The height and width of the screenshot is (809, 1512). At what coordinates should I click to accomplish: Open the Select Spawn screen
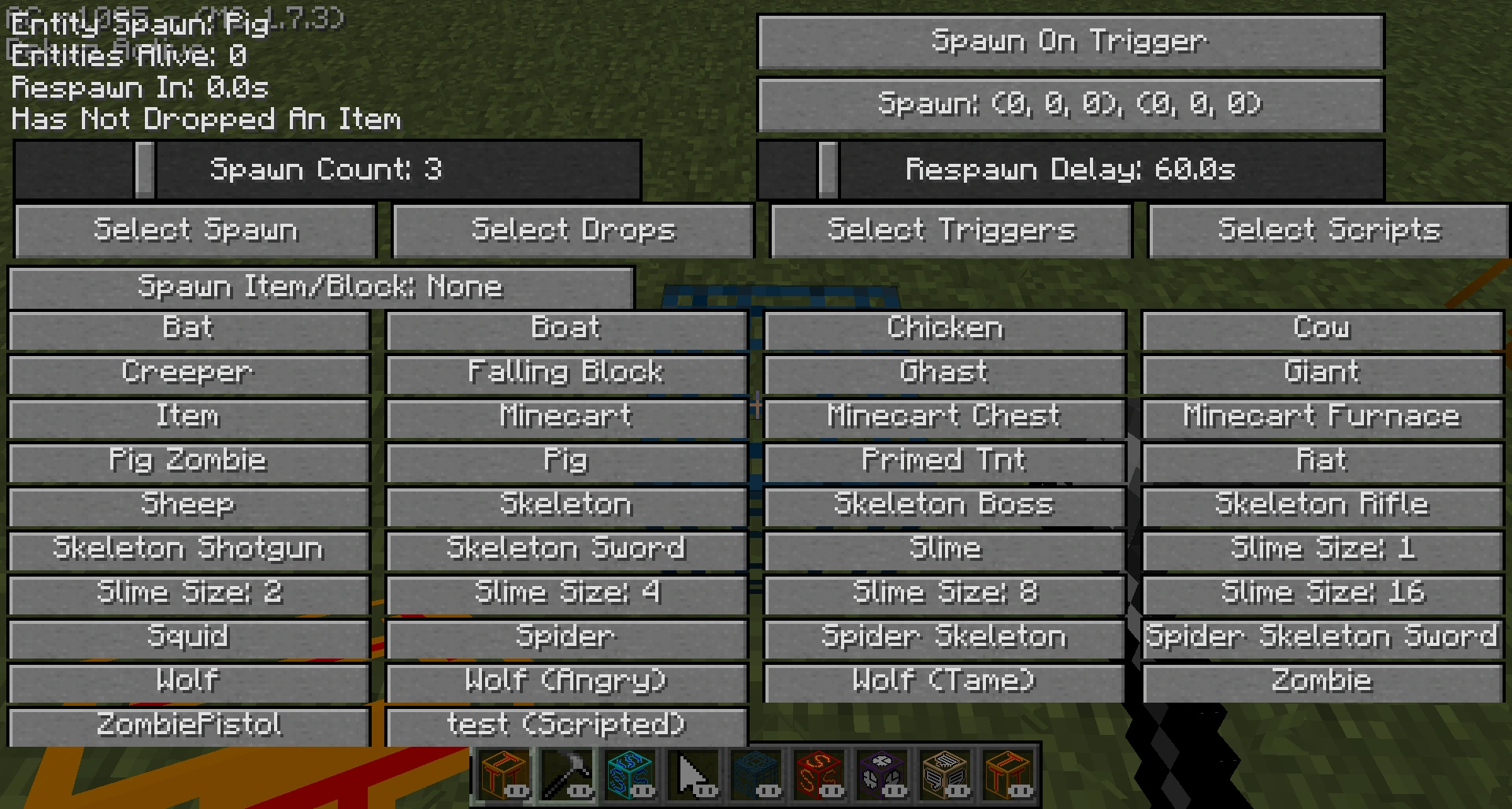pos(194,230)
